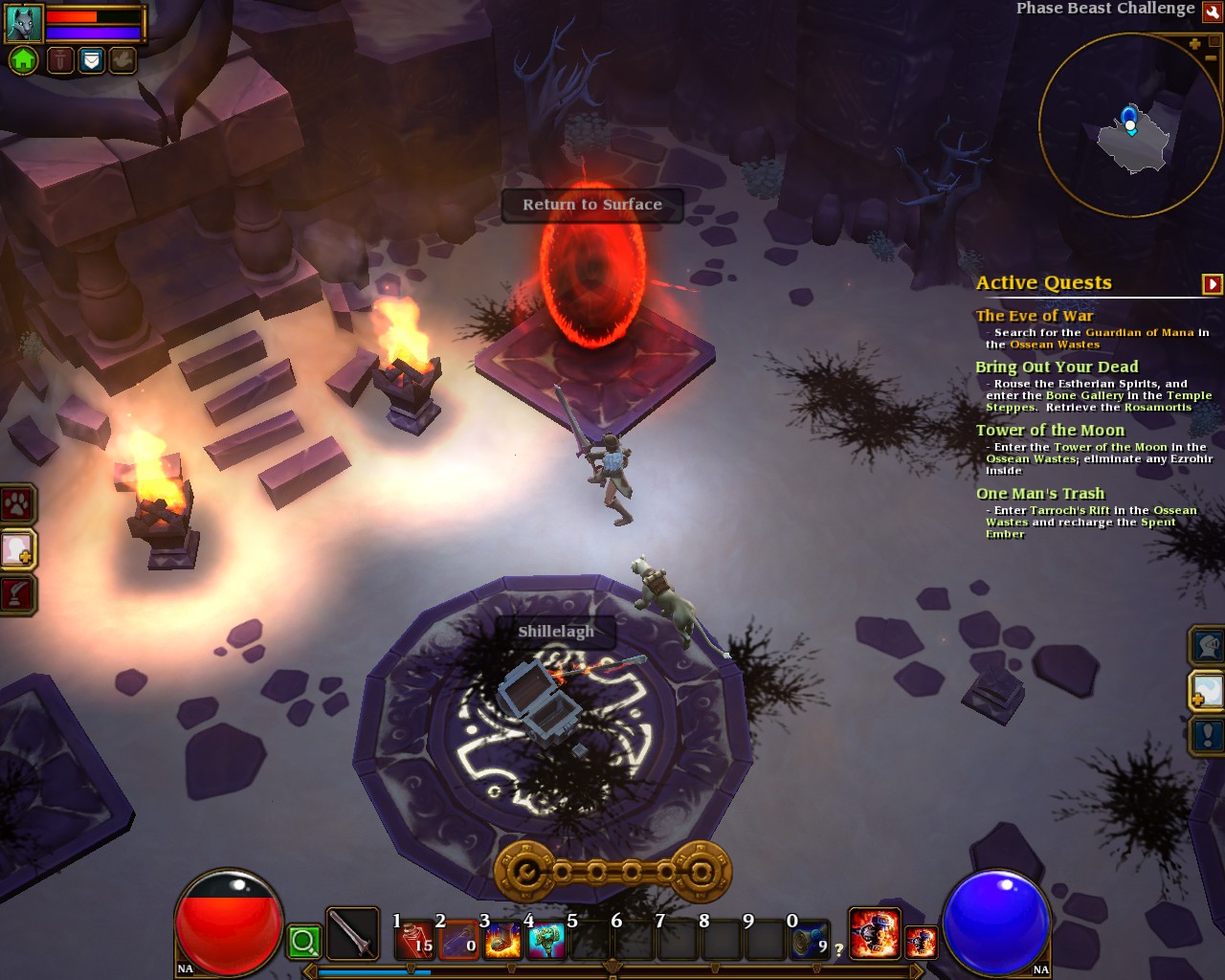Zoom out the minimap with minus
Image resolution: width=1225 pixels, height=980 pixels.
pos(1211,58)
